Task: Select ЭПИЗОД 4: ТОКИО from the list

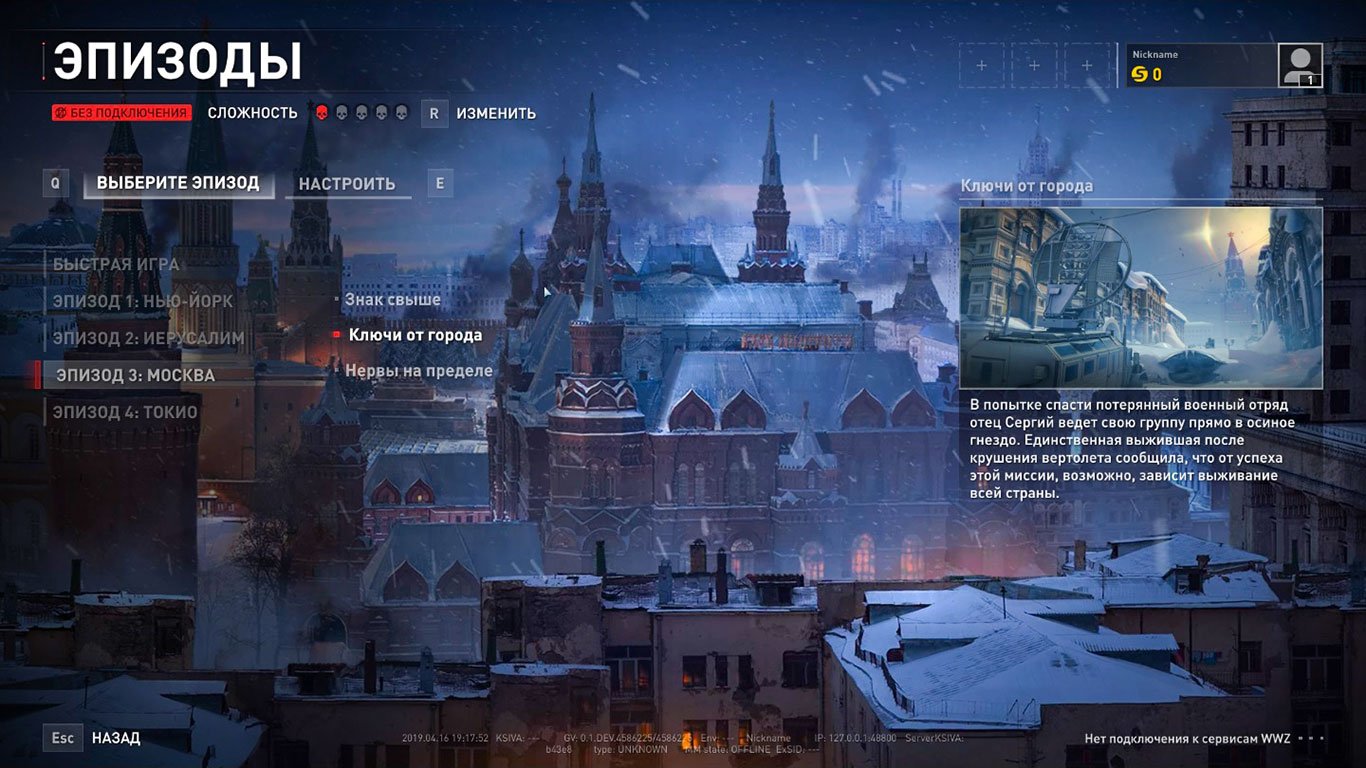Action: (125, 411)
